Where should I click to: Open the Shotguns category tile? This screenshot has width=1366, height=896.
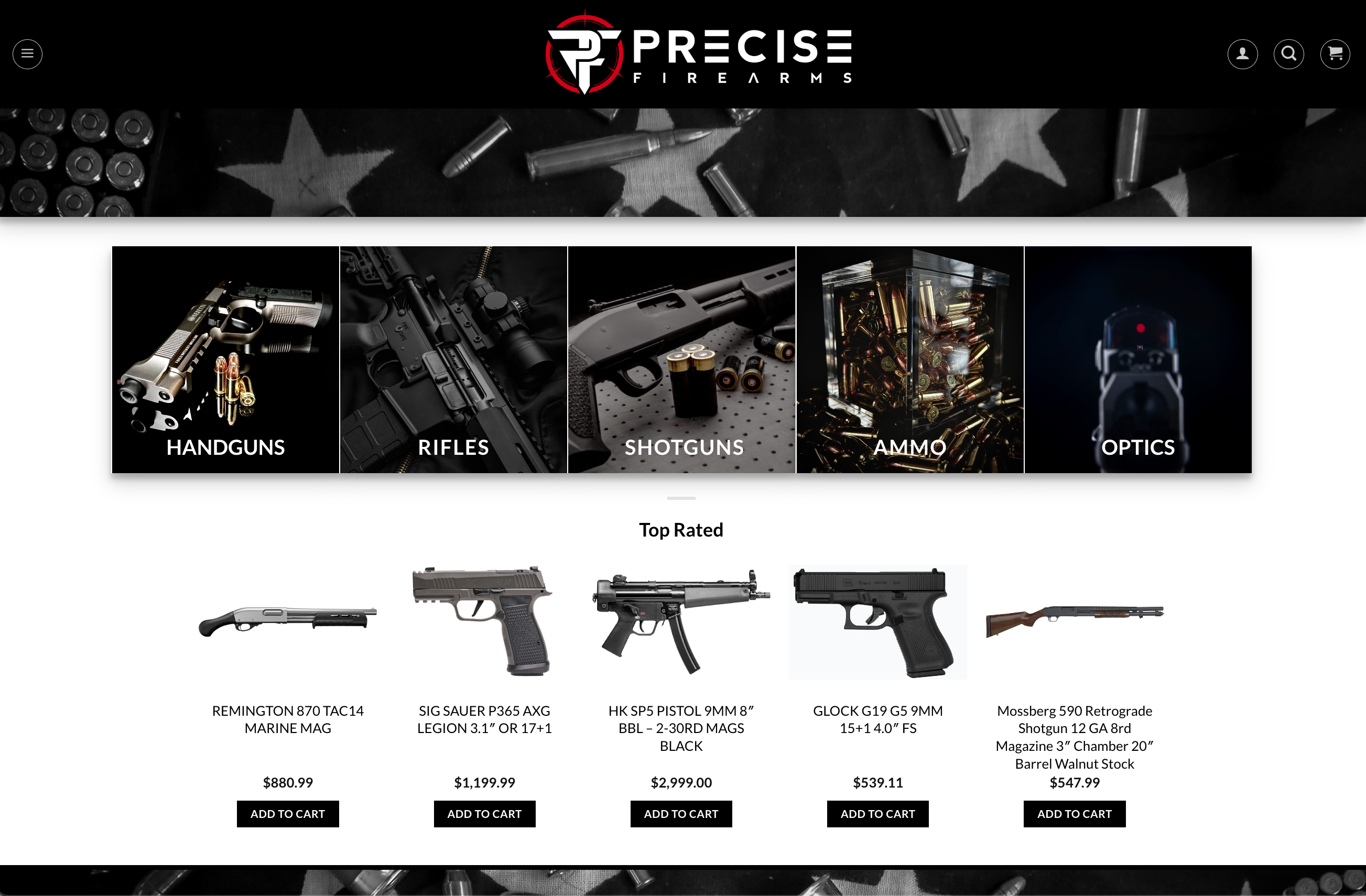(681, 359)
